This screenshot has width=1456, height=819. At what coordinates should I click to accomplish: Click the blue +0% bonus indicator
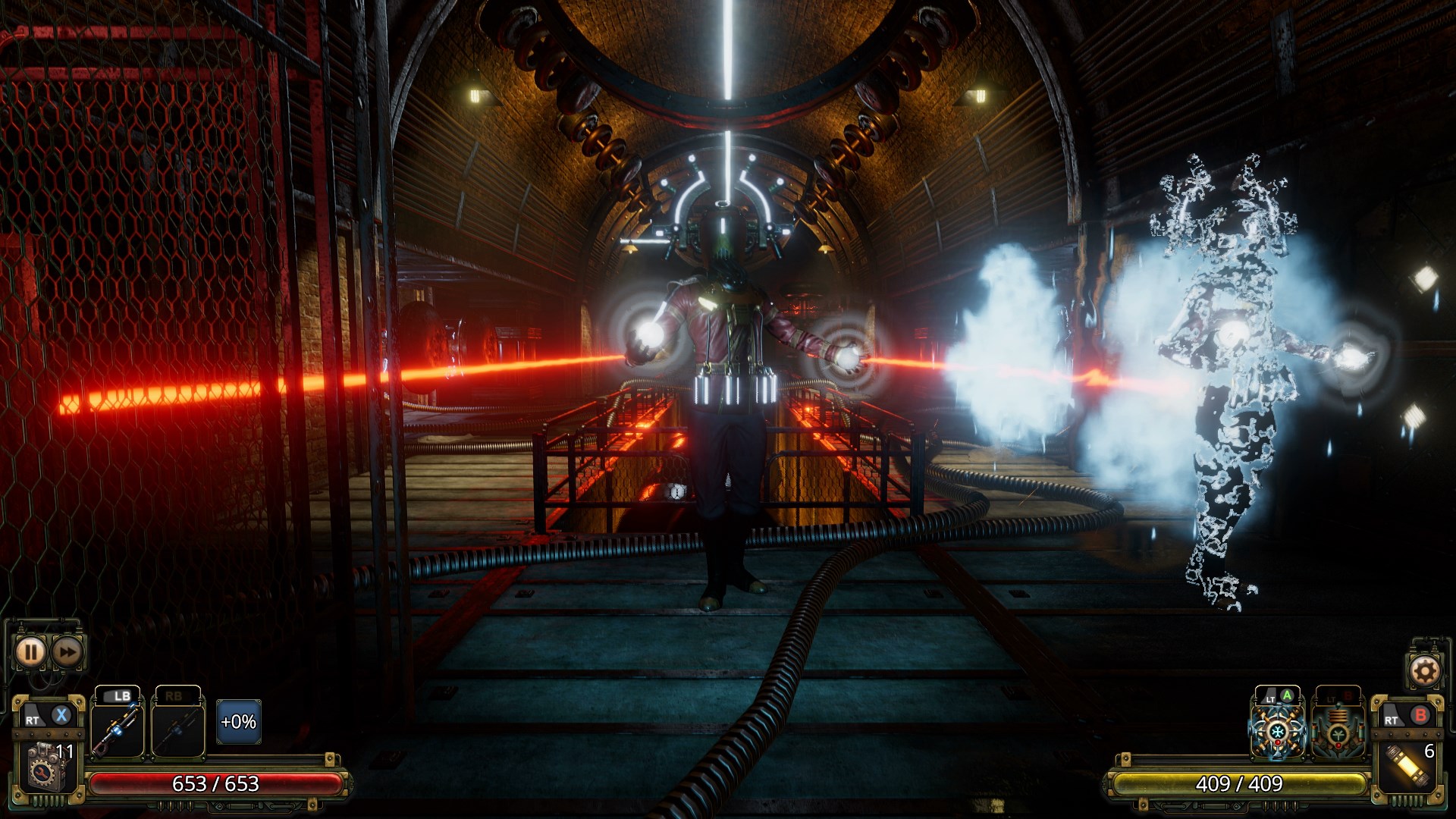[238, 722]
